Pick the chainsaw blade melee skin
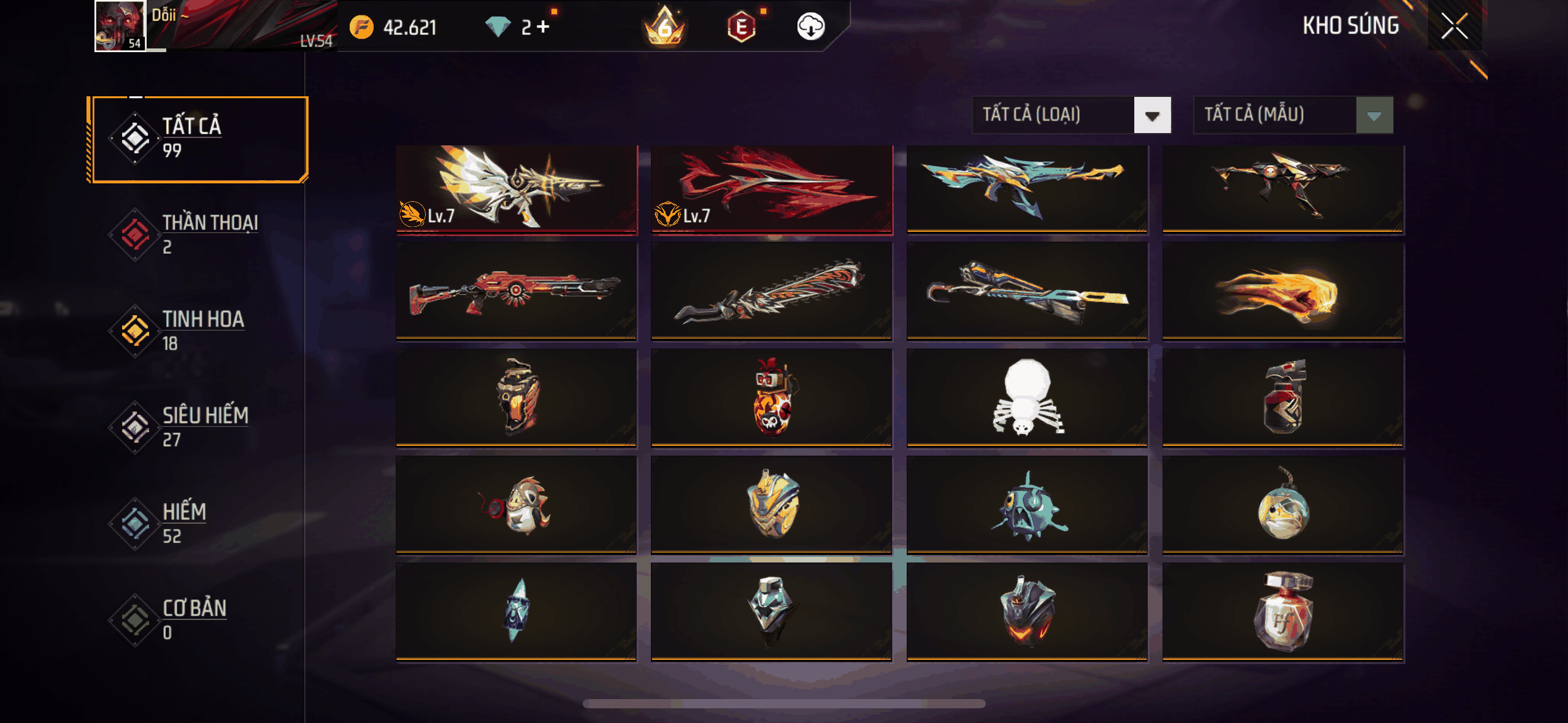Viewport: 1568px width, 723px height. coord(772,291)
